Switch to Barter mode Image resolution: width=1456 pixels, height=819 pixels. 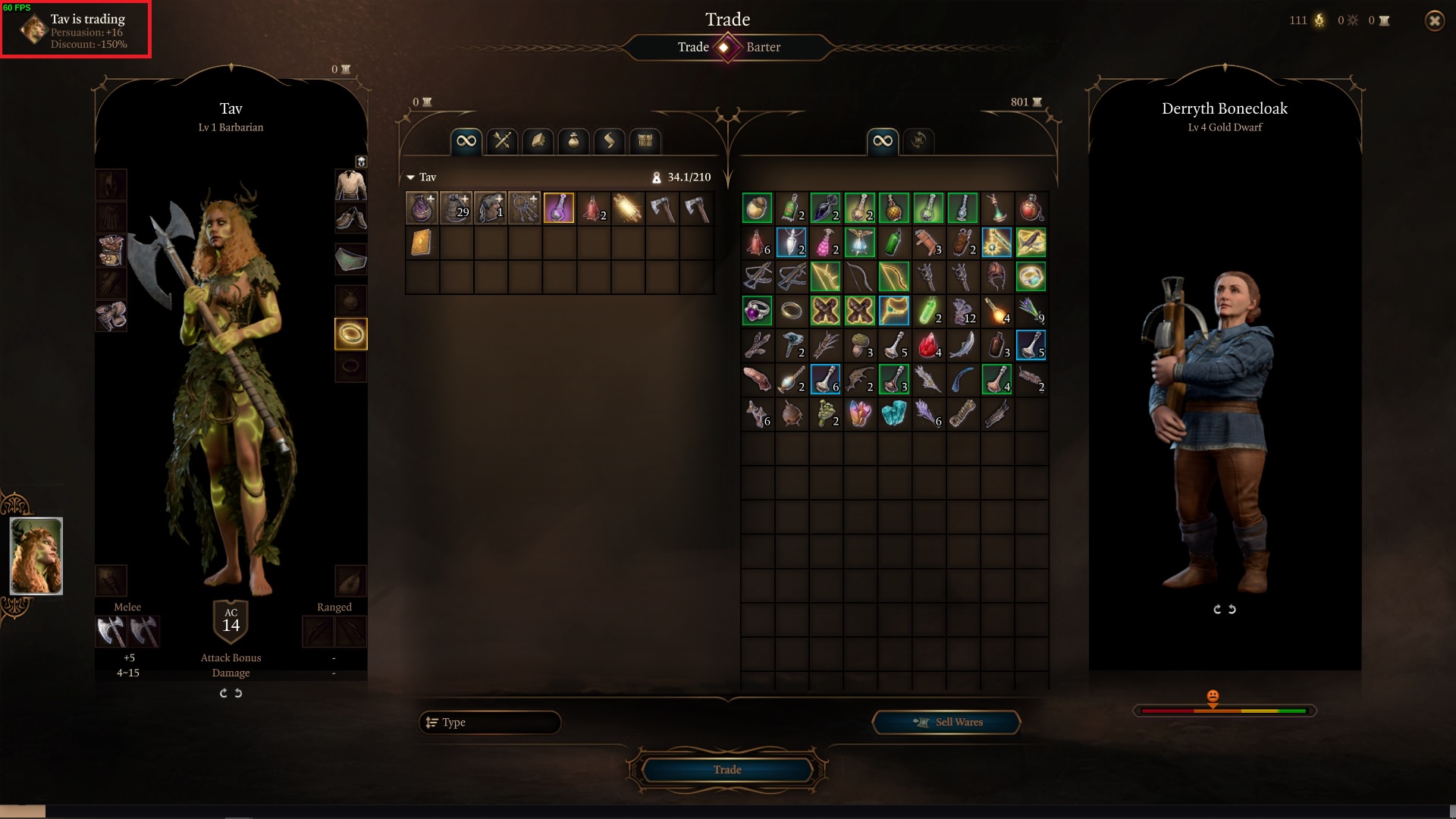pos(763,47)
